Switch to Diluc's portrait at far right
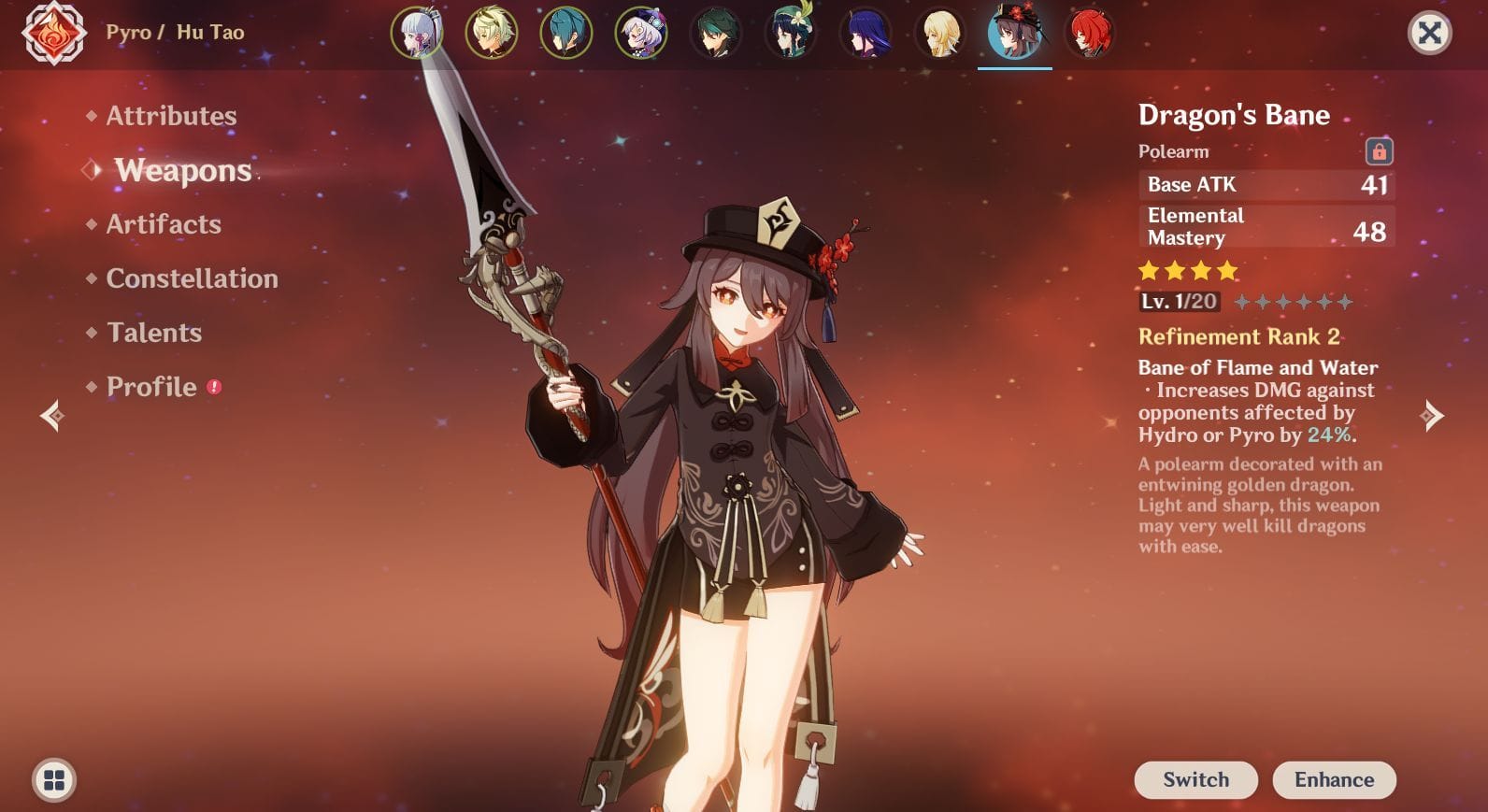 point(1090,33)
